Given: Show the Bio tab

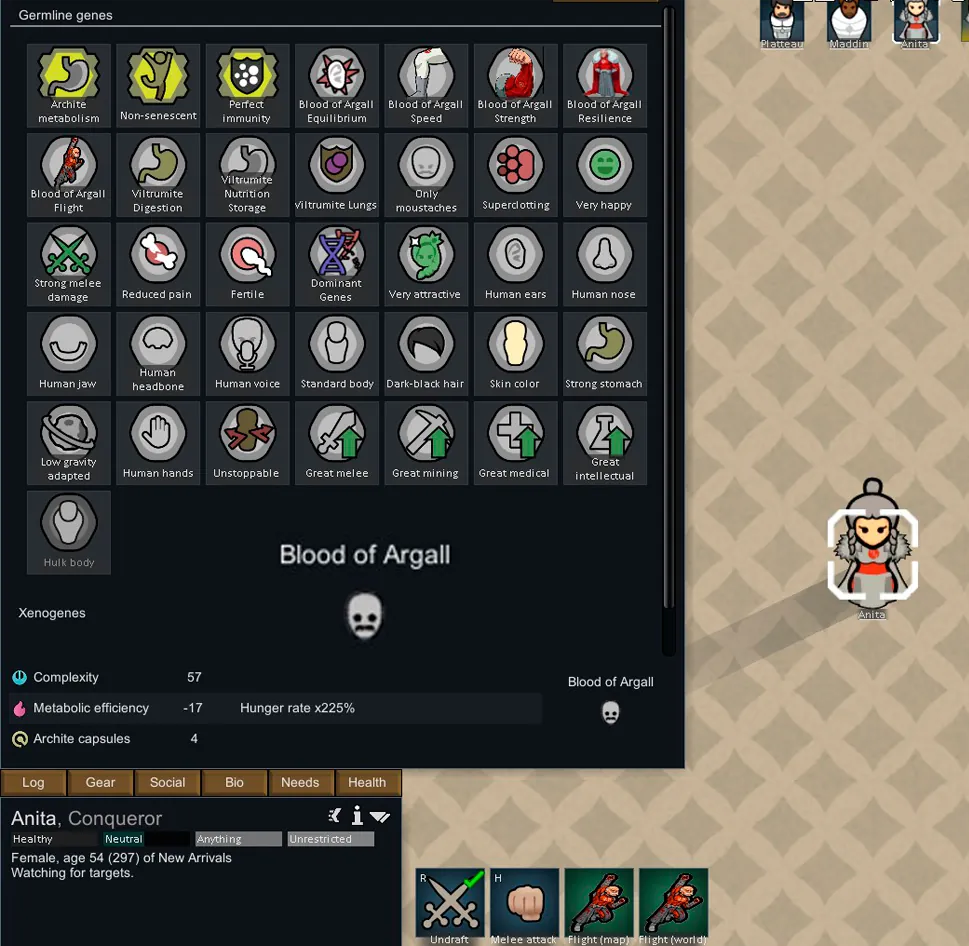Looking at the screenshot, I should click(x=234, y=782).
